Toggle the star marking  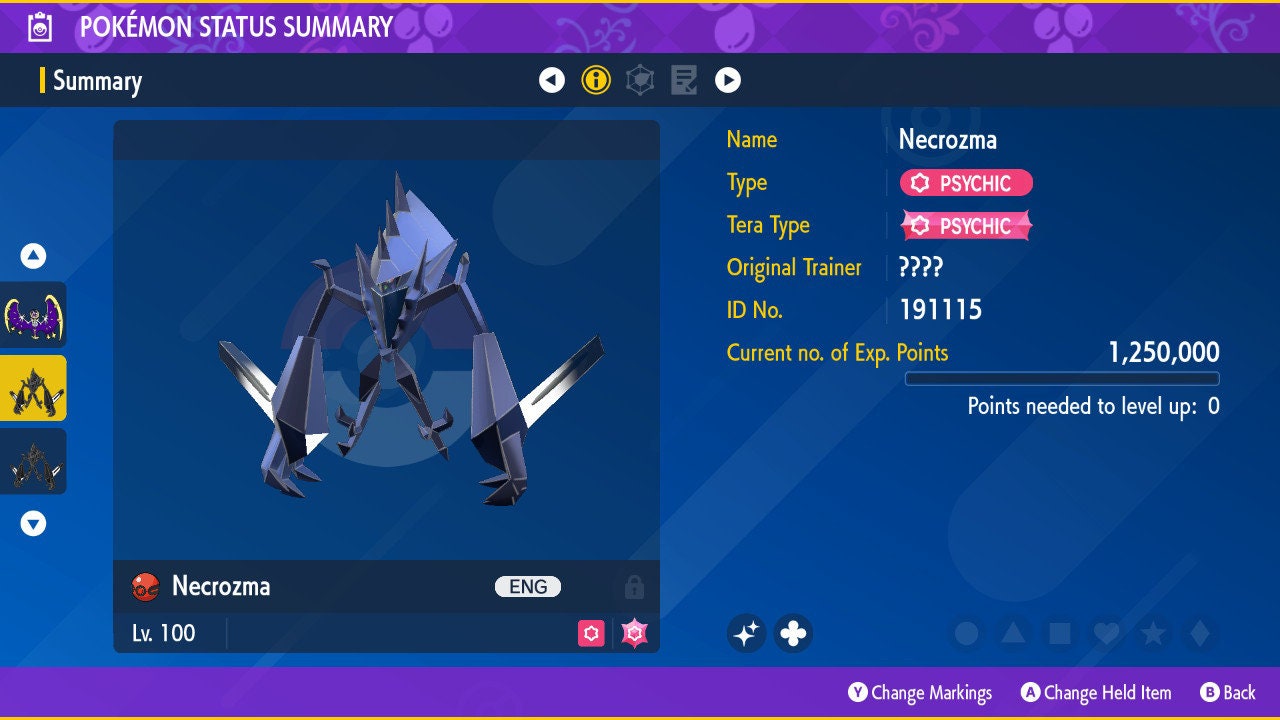coord(1152,633)
